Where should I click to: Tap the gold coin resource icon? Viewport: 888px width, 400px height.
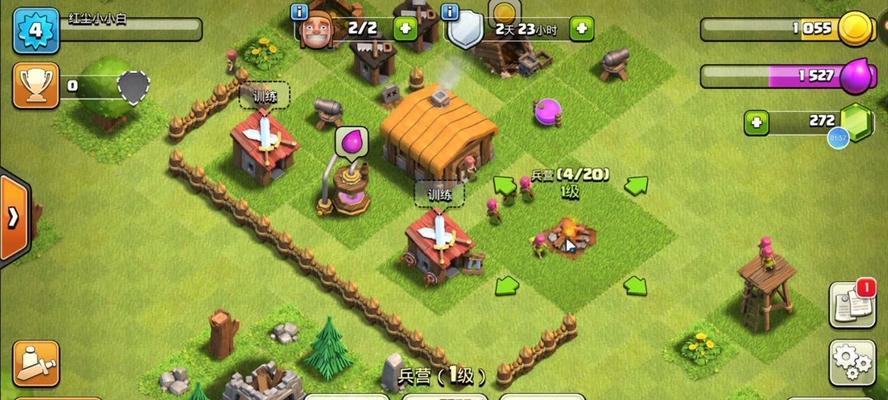(855, 28)
